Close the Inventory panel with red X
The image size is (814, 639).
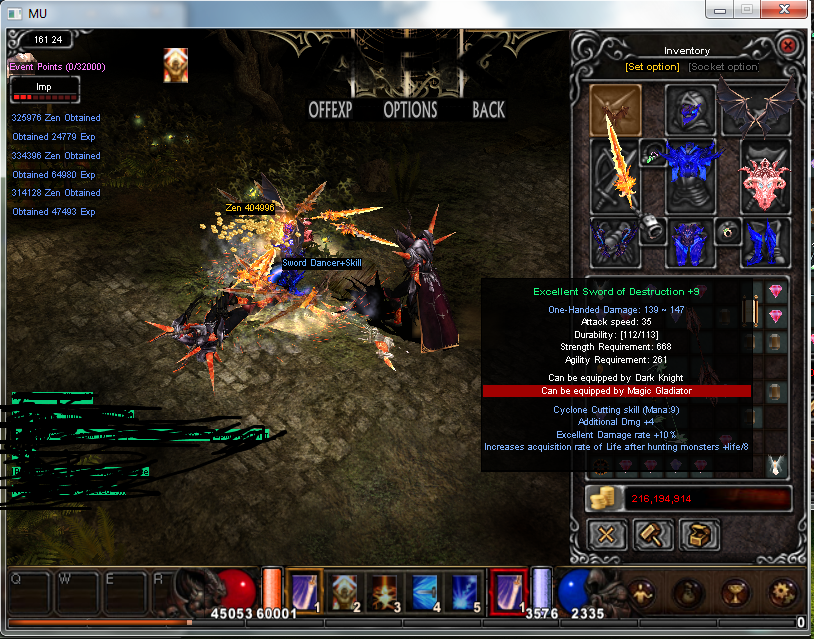(x=787, y=46)
